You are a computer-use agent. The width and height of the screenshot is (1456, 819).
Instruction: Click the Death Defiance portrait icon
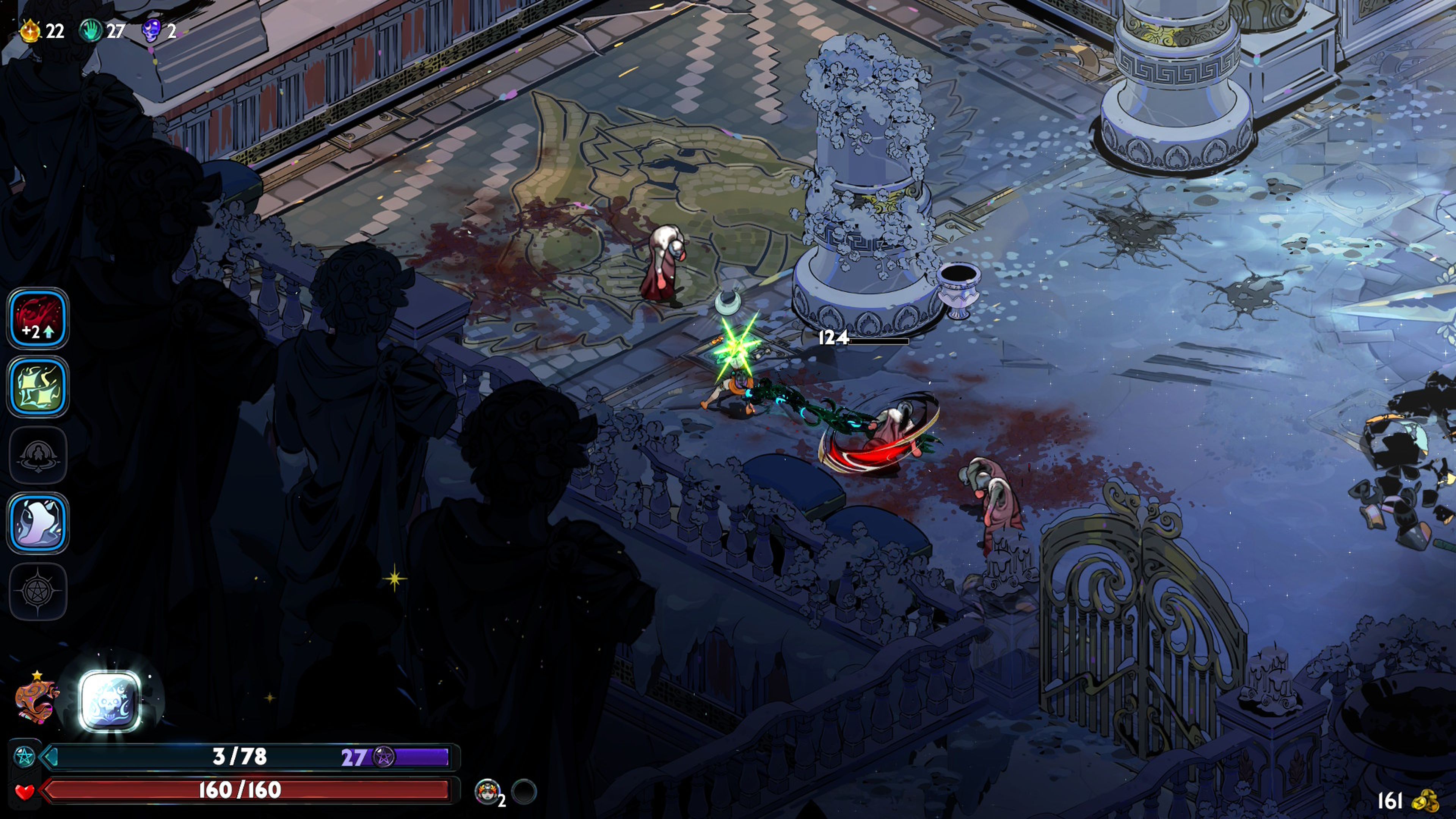point(487,791)
